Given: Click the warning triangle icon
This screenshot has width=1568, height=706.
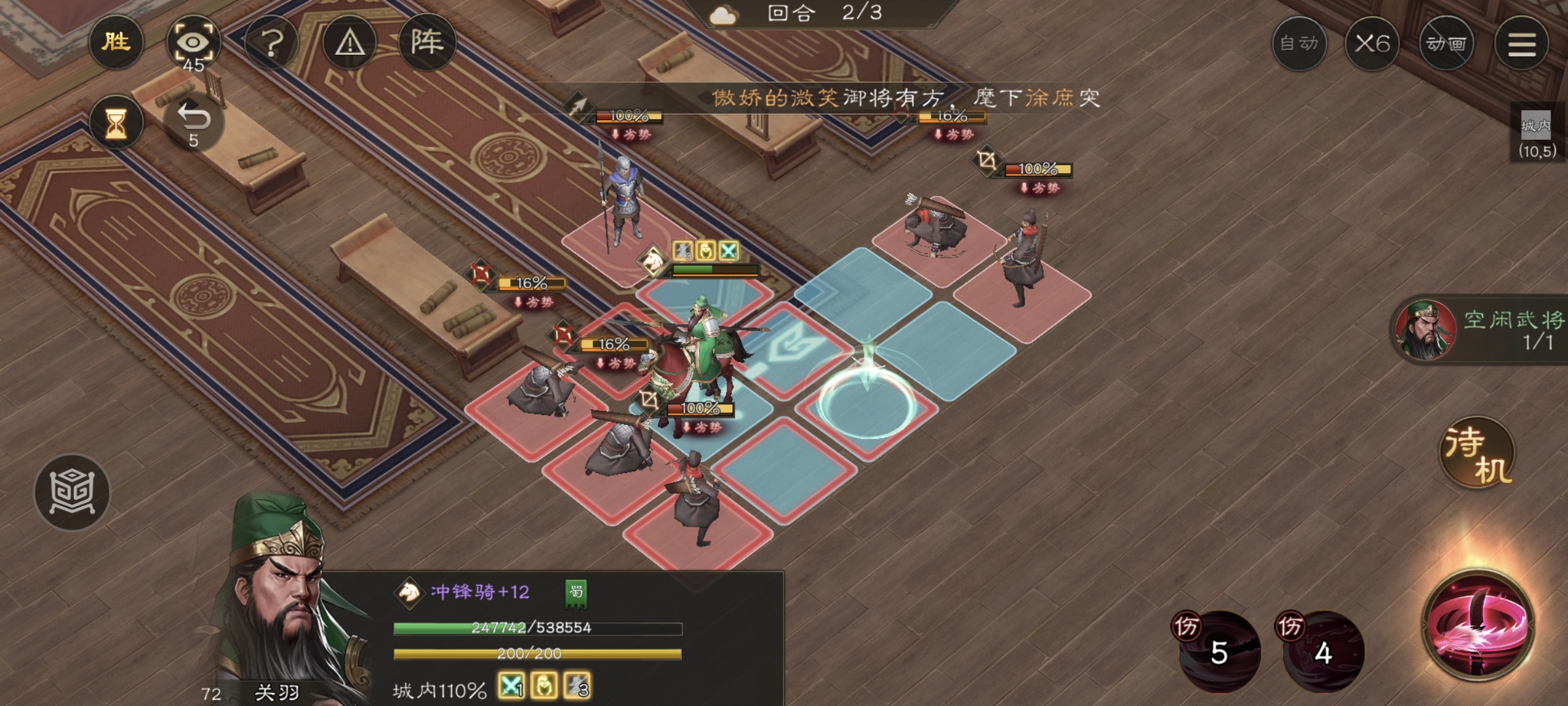Looking at the screenshot, I should click(350, 43).
